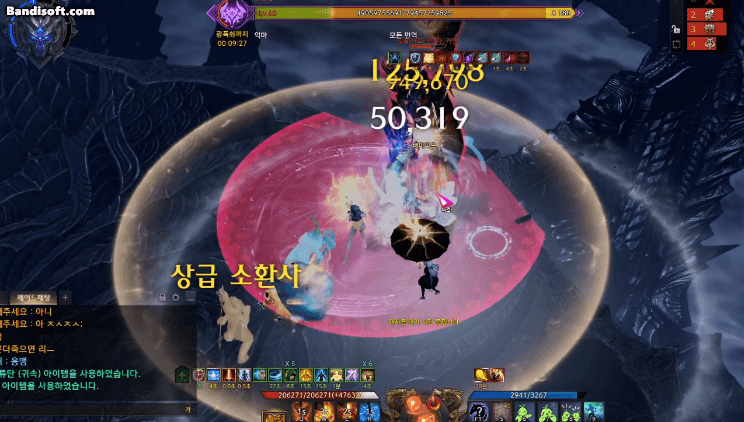Open the 레이드채팅 chat tab
The height and width of the screenshot is (422, 744).
click(35, 297)
